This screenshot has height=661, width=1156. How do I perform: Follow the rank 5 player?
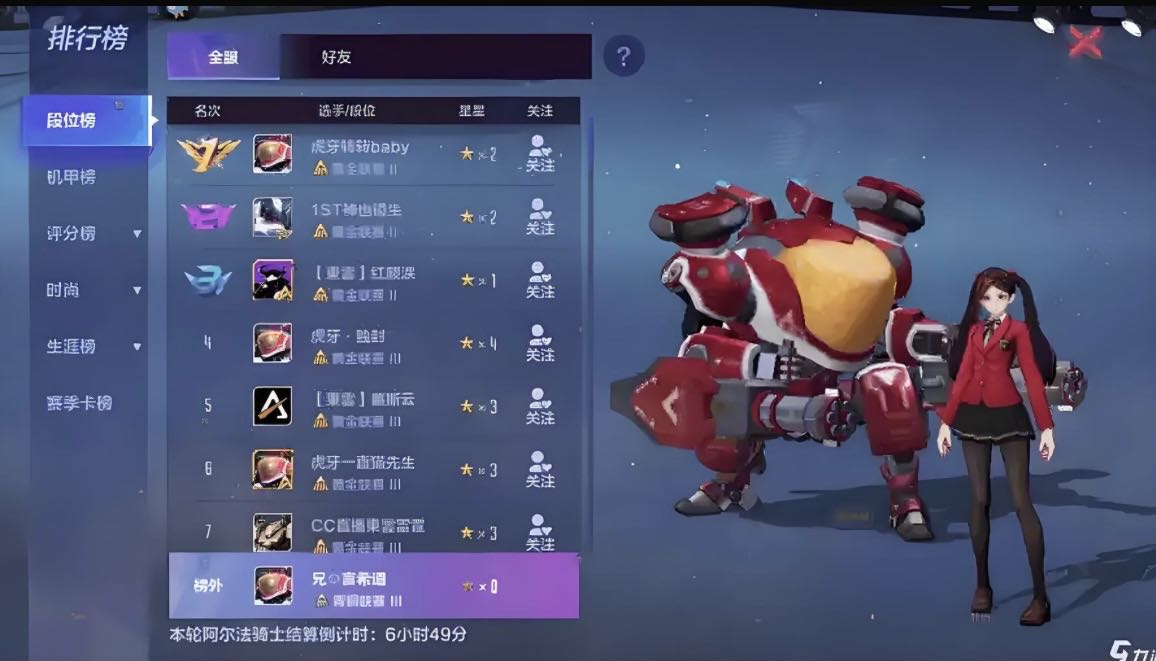tap(540, 407)
